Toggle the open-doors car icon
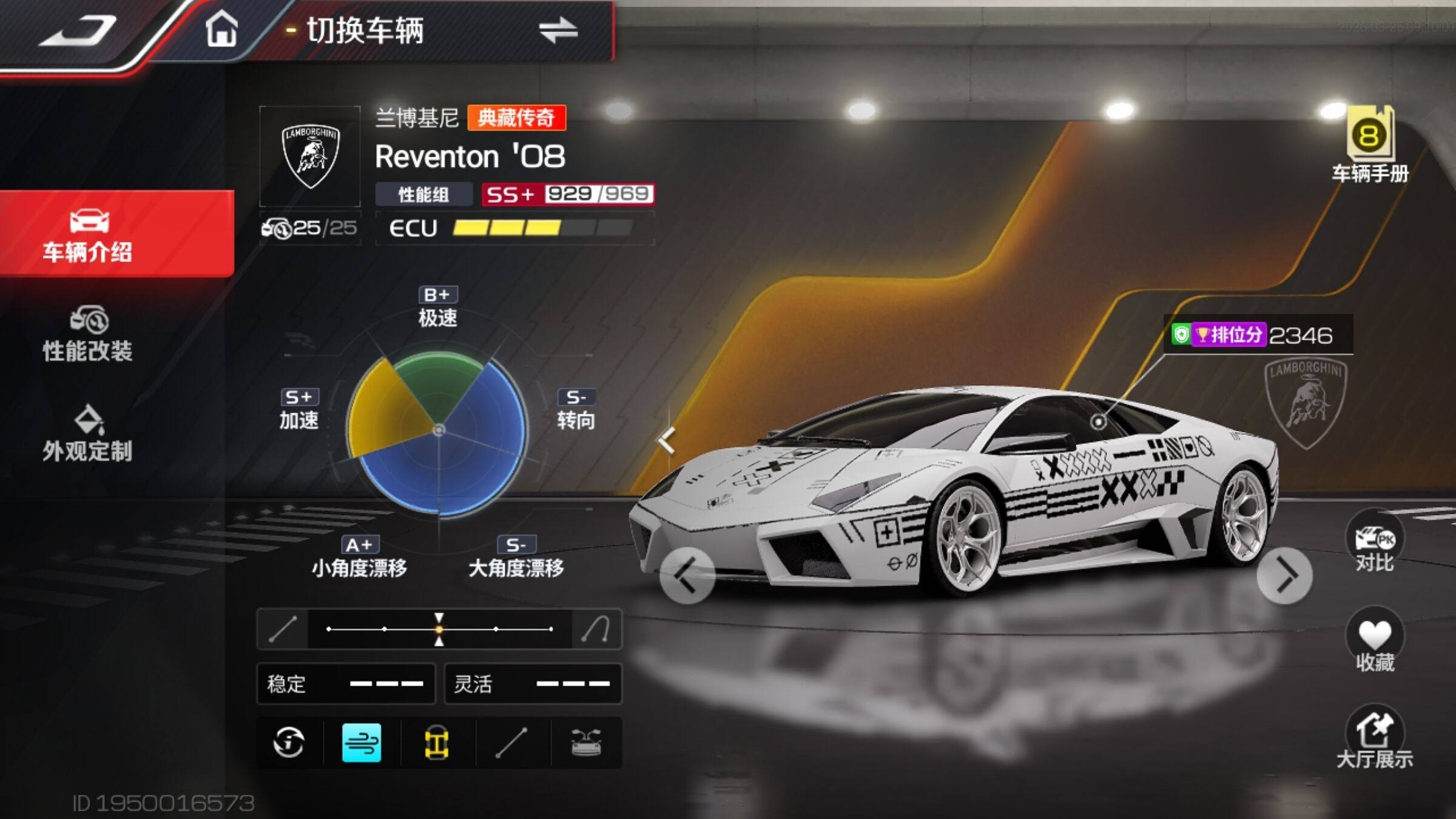The height and width of the screenshot is (819, 1456). coord(586,743)
